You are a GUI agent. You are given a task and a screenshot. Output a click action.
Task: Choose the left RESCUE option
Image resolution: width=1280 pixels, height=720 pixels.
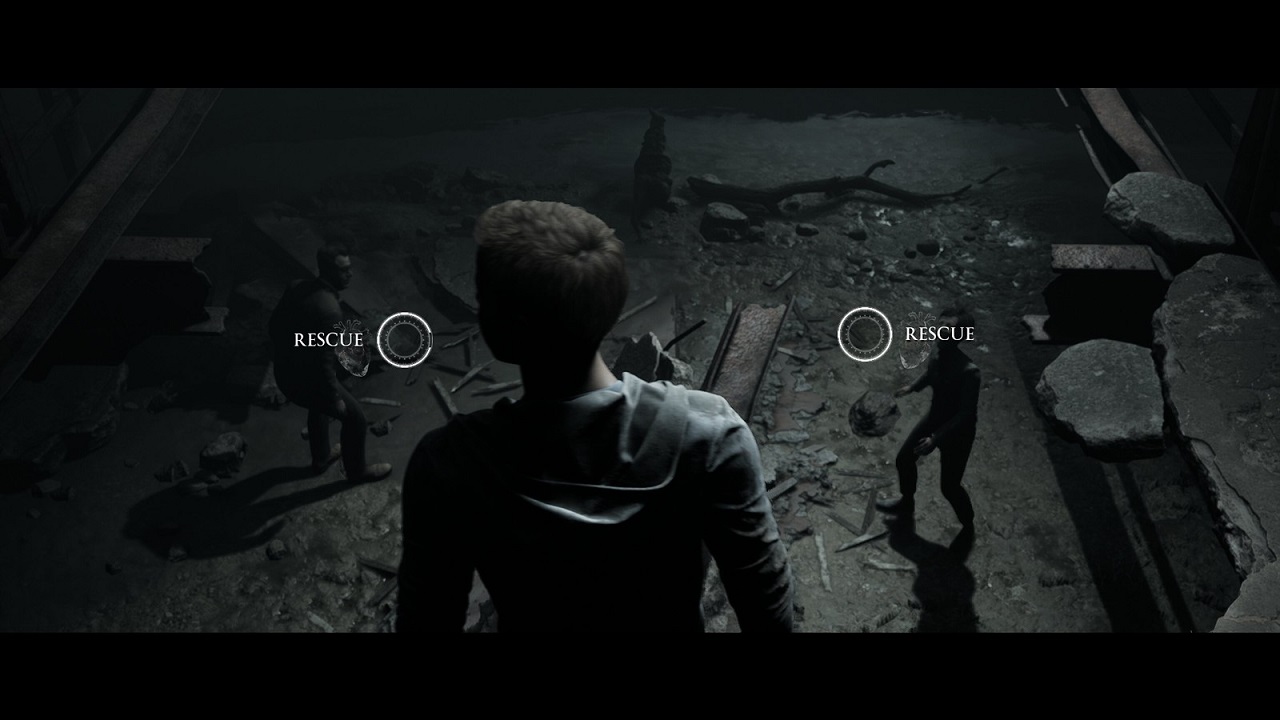coord(404,339)
